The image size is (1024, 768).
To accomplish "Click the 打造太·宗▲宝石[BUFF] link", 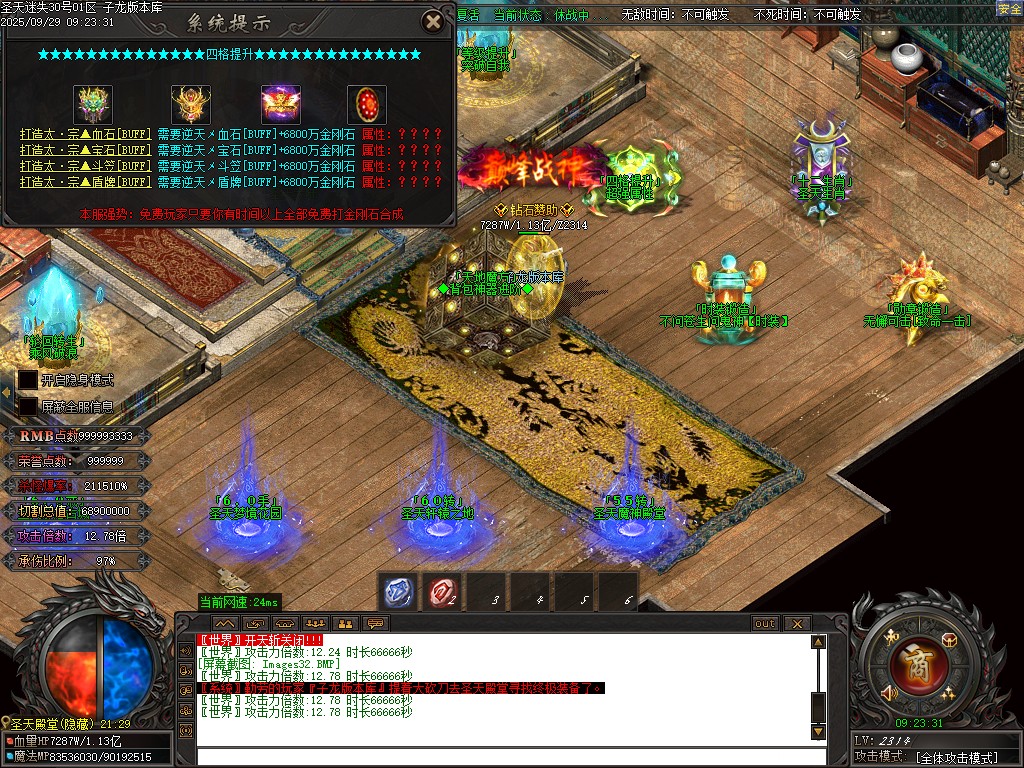I will (85, 150).
